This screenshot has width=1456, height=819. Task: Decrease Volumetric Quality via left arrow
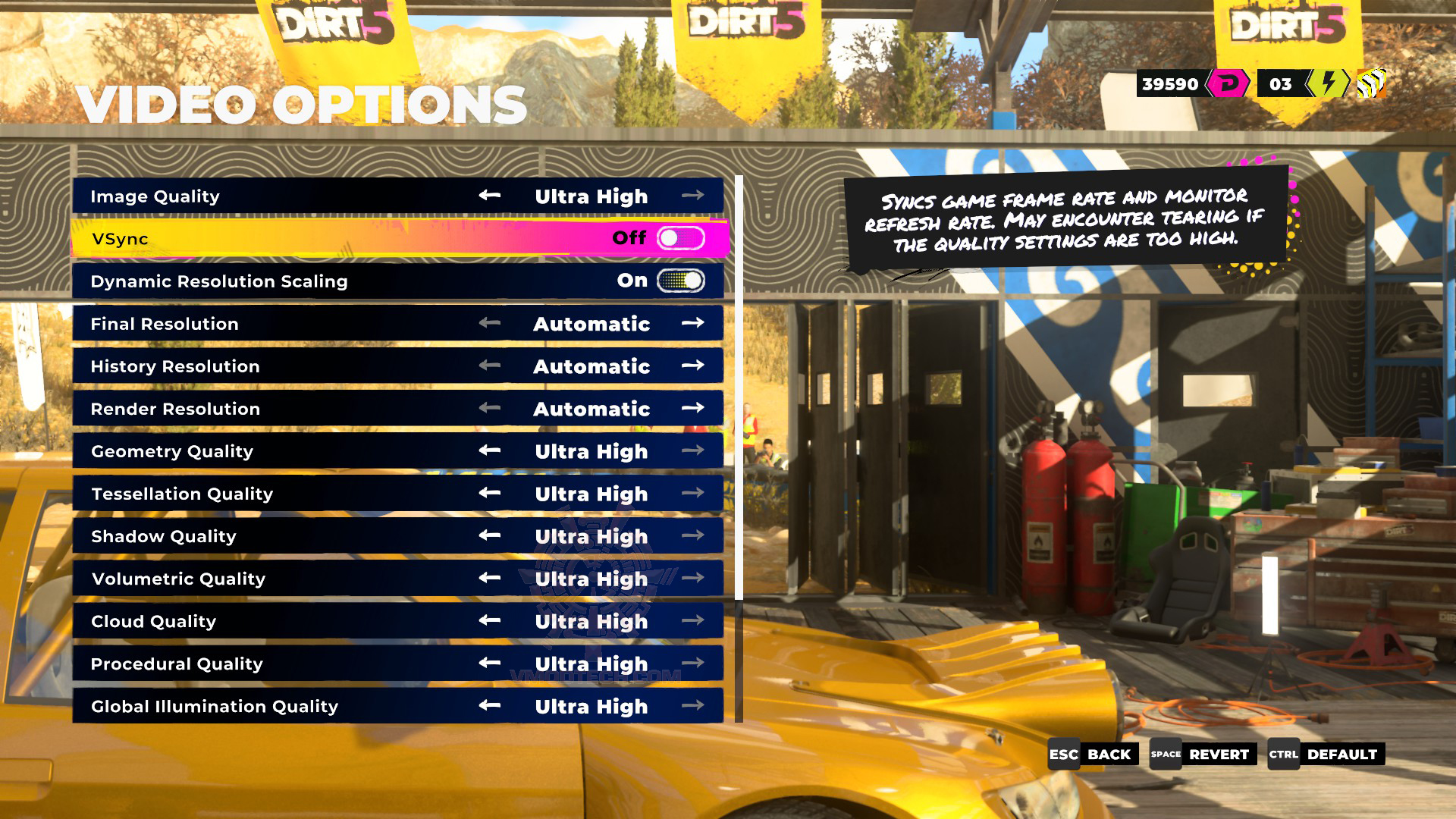[490, 578]
